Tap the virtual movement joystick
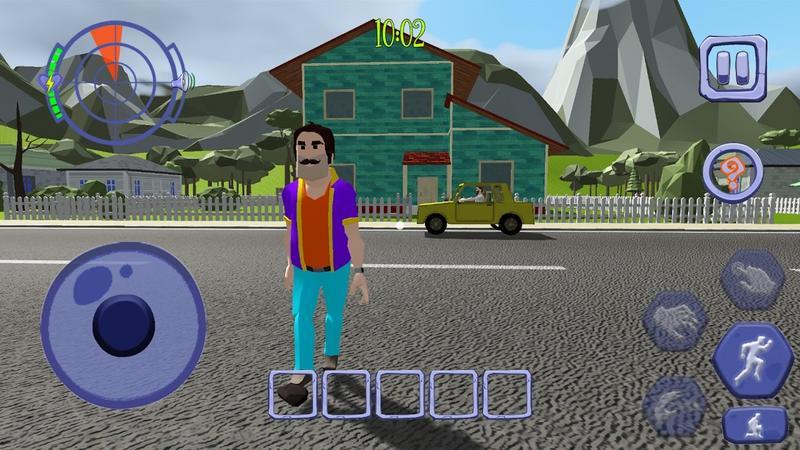The height and width of the screenshot is (450, 800). (125, 323)
